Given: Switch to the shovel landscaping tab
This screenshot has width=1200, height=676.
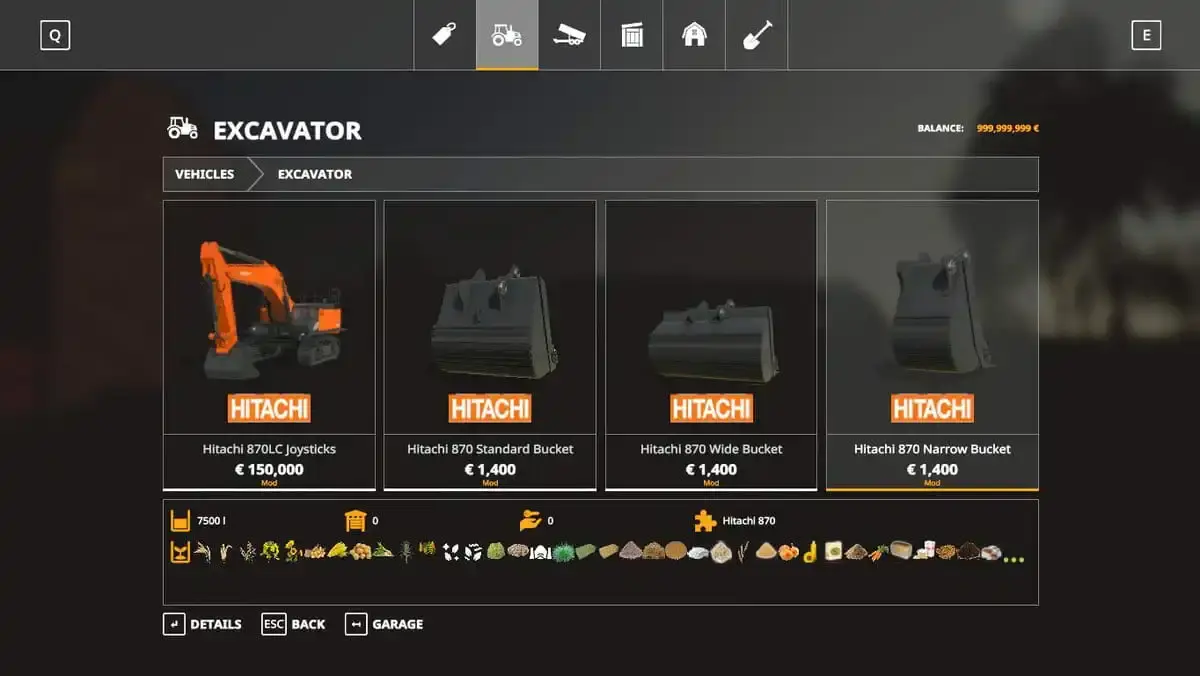Looking at the screenshot, I should [756, 35].
